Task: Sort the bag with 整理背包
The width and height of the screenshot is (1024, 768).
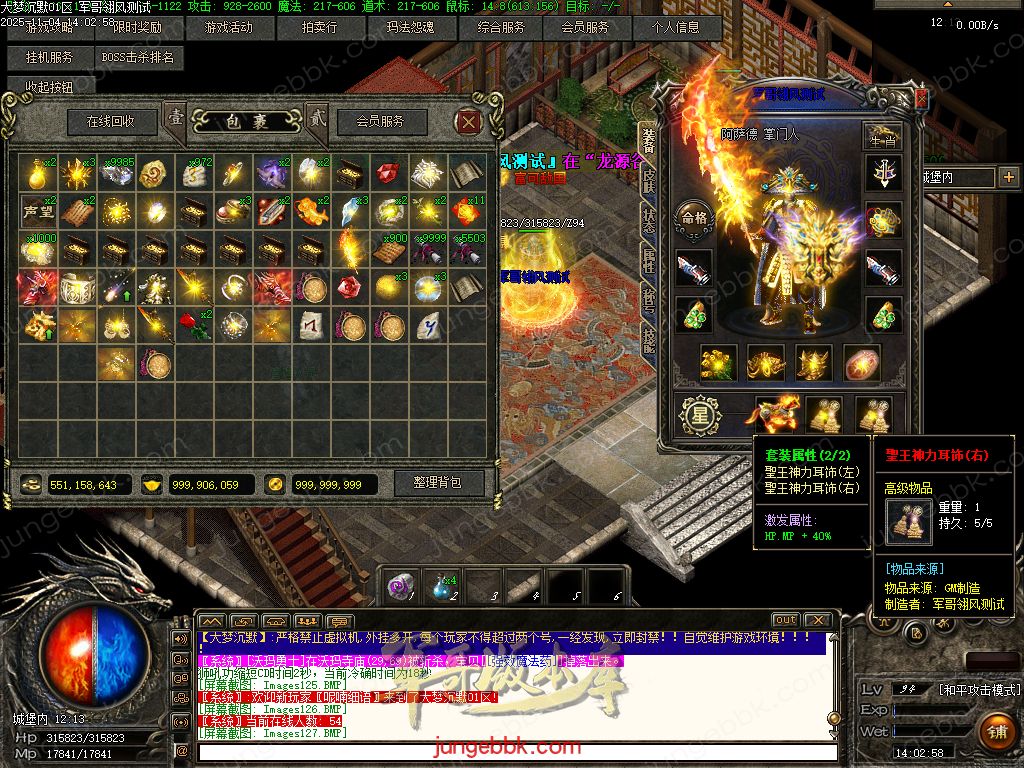Action: click(x=437, y=483)
